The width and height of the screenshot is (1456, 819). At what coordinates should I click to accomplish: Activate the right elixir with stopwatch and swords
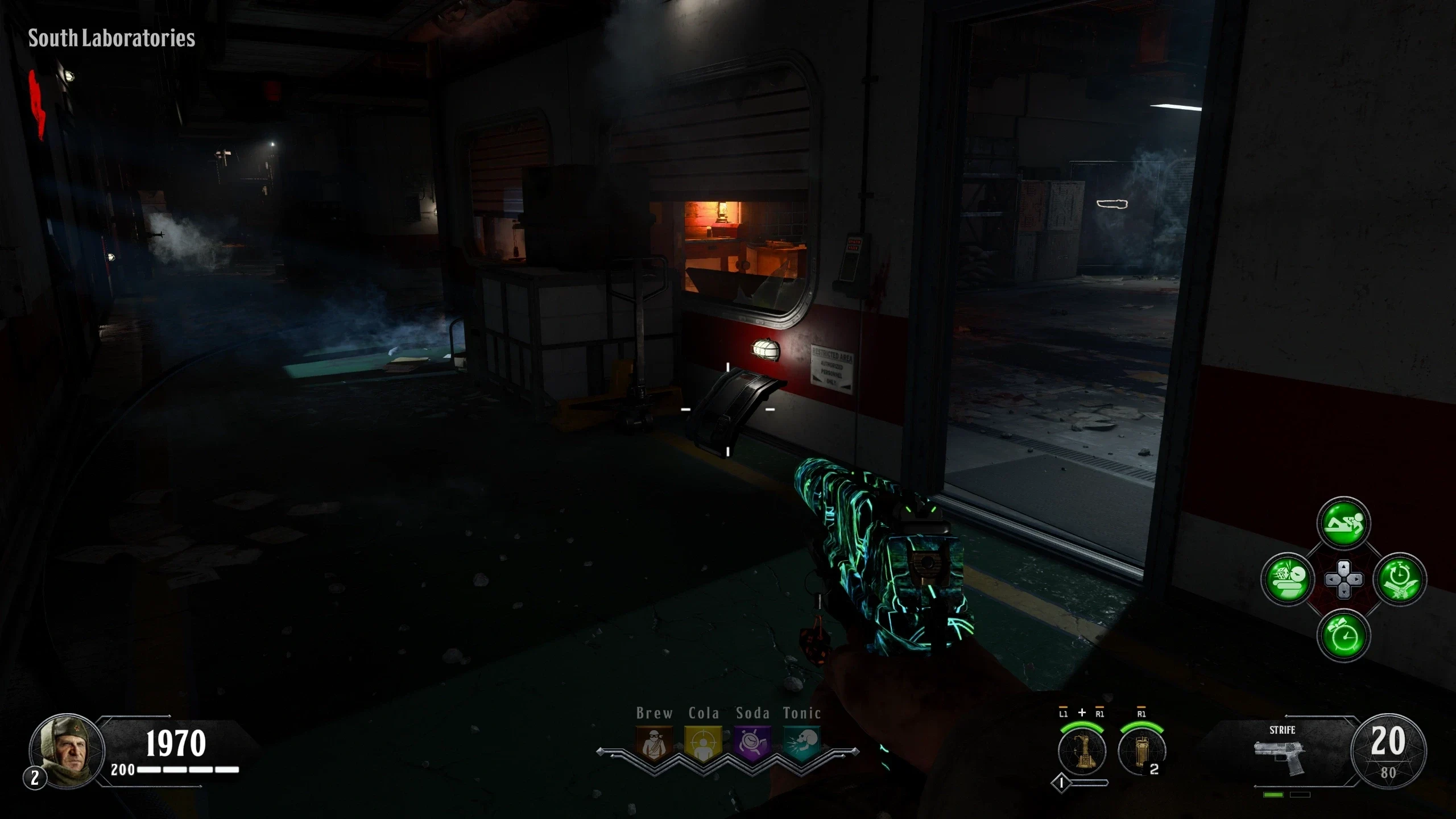pyautogui.click(x=1399, y=580)
